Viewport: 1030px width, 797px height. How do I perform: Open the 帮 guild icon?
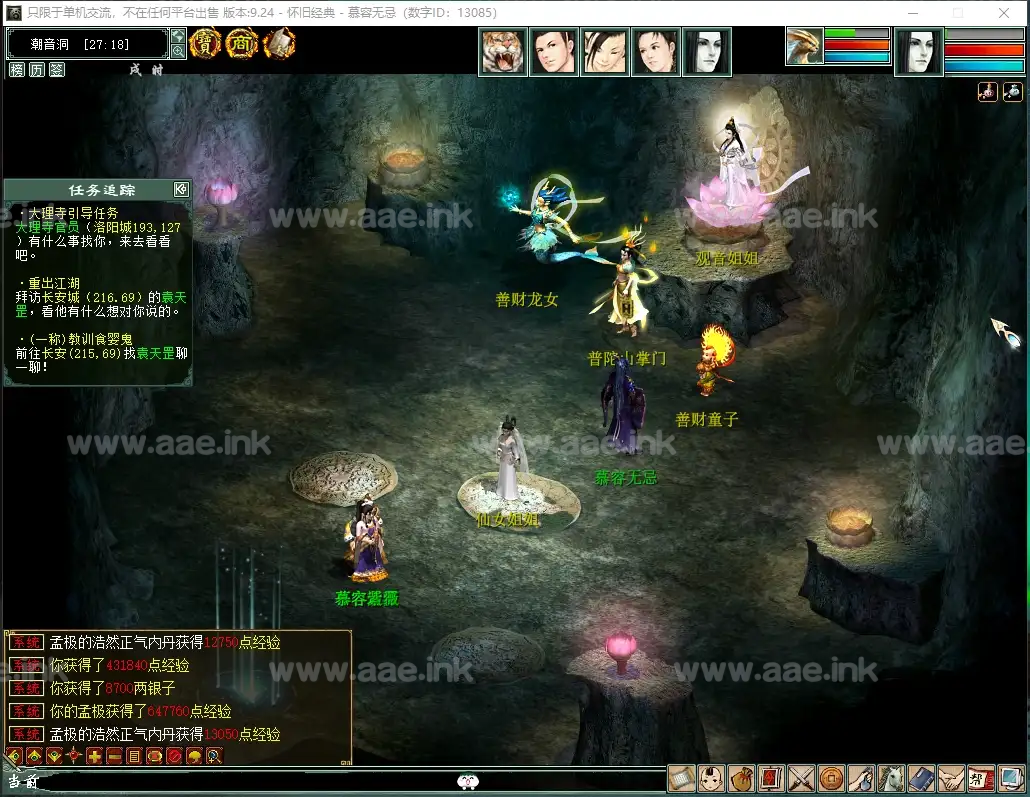981,779
